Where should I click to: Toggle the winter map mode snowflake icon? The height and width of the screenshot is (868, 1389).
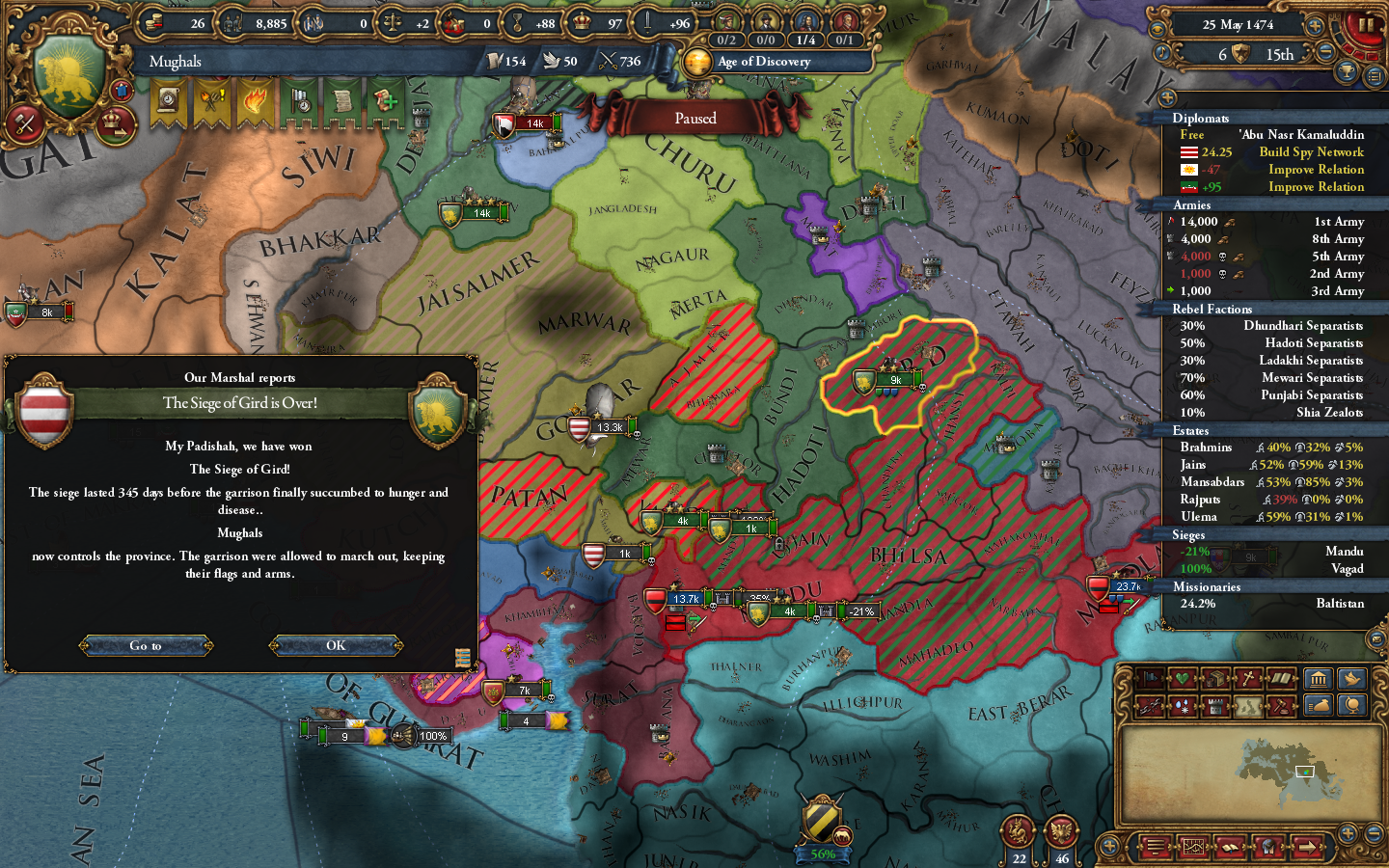(1182, 706)
